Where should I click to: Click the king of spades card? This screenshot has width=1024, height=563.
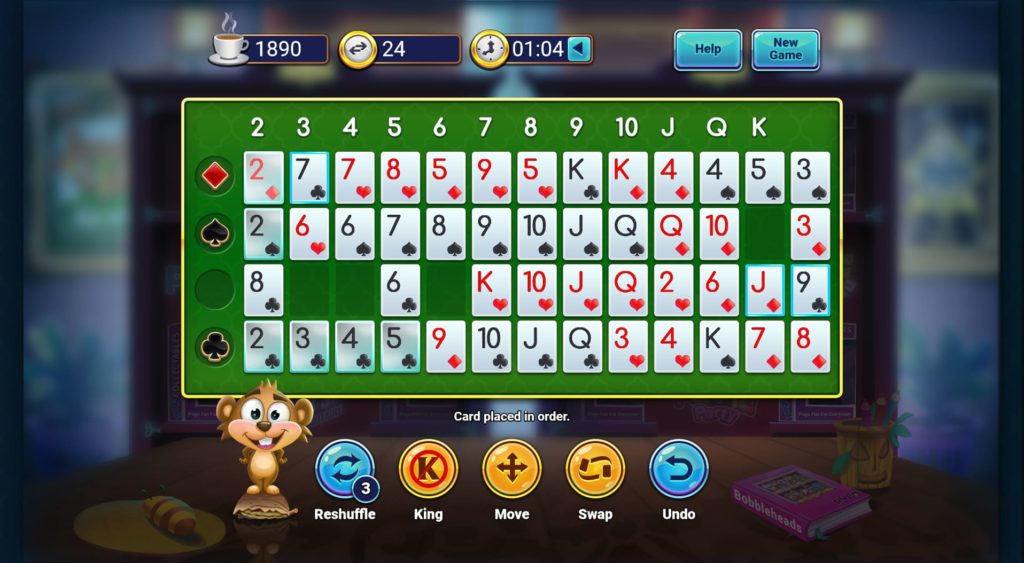(x=719, y=346)
